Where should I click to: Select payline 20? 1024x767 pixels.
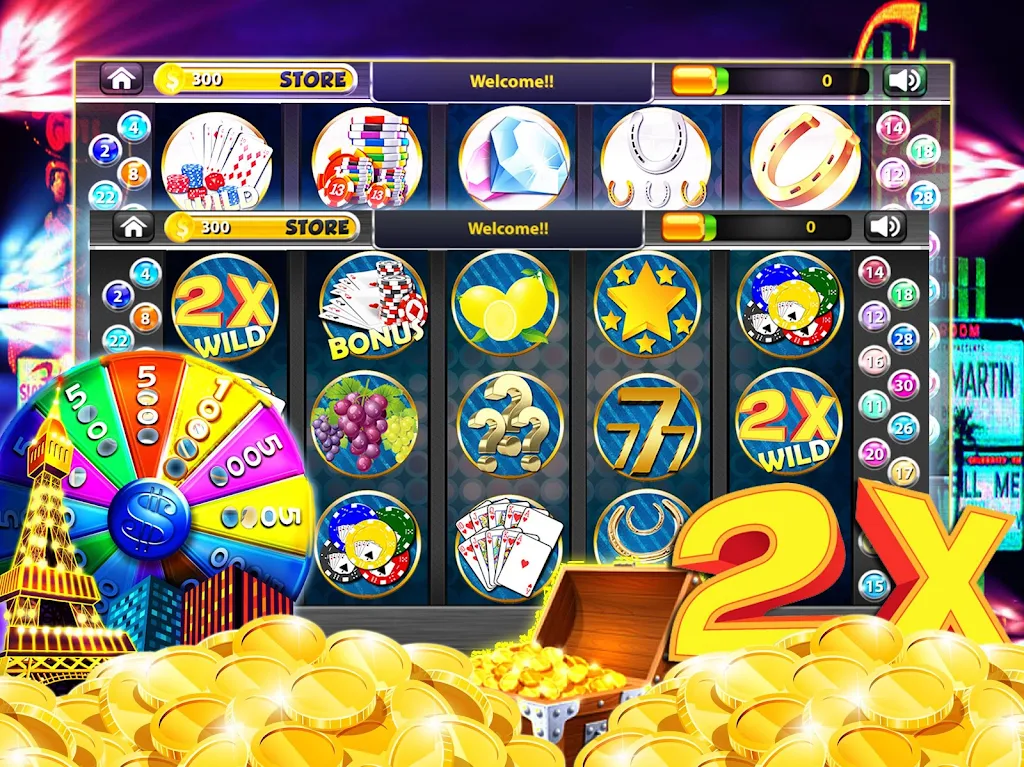click(x=874, y=453)
